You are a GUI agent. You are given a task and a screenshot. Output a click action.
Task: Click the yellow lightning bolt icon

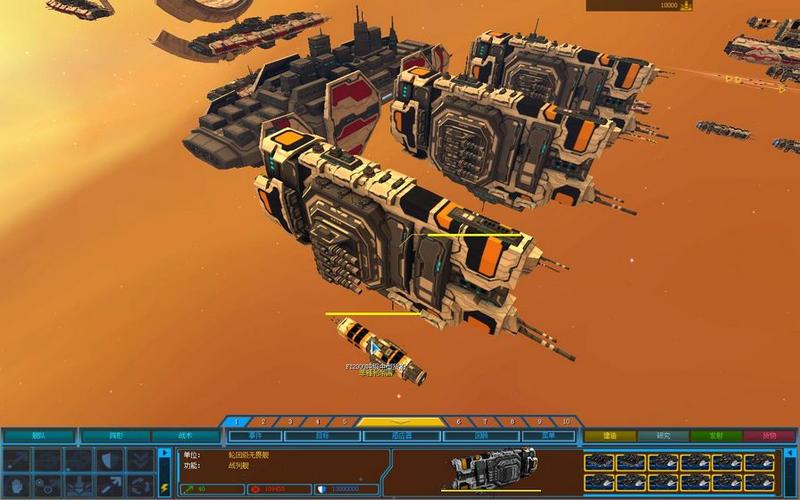click(164, 488)
